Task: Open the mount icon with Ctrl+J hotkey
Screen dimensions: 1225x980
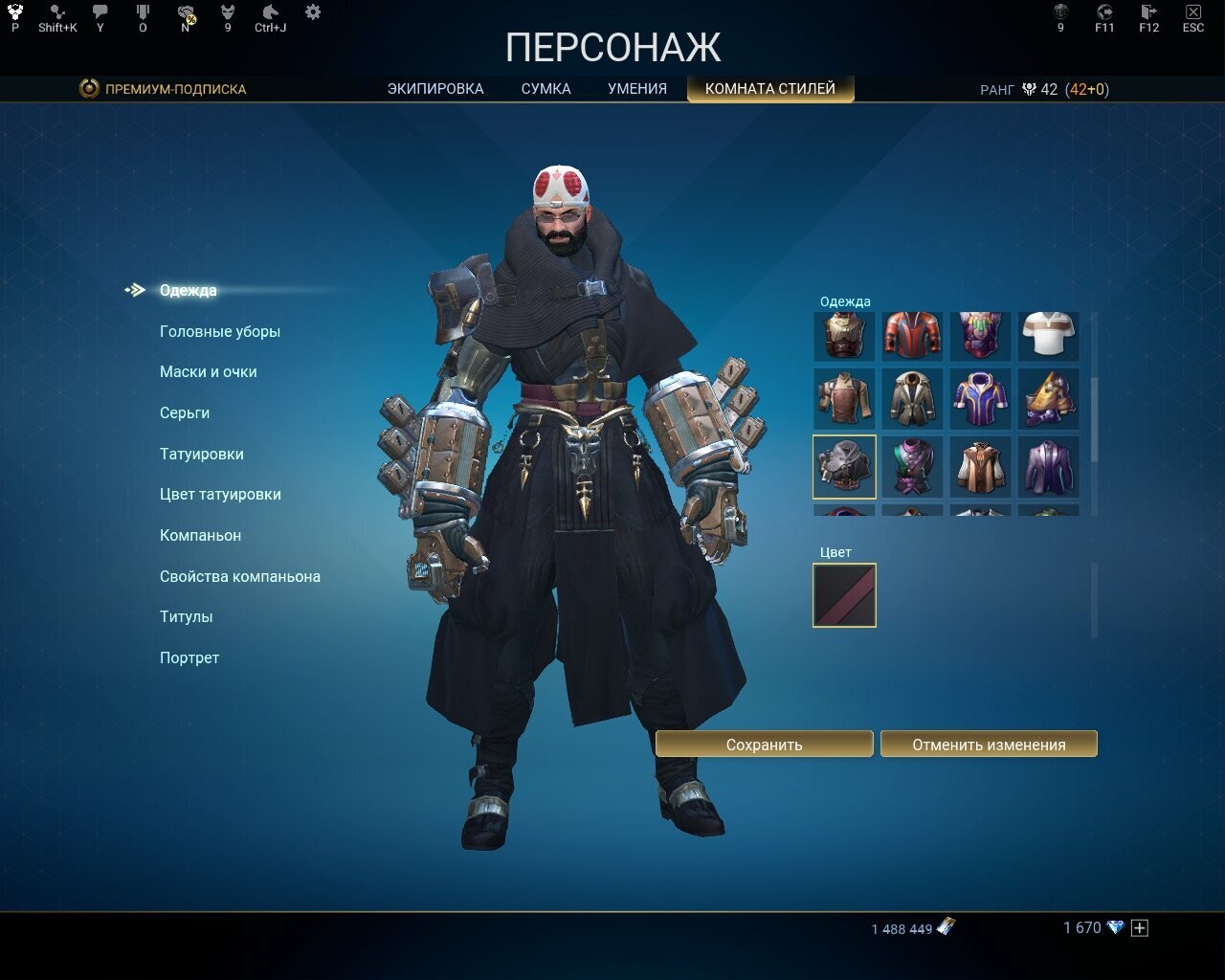Action: click(x=270, y=12)
